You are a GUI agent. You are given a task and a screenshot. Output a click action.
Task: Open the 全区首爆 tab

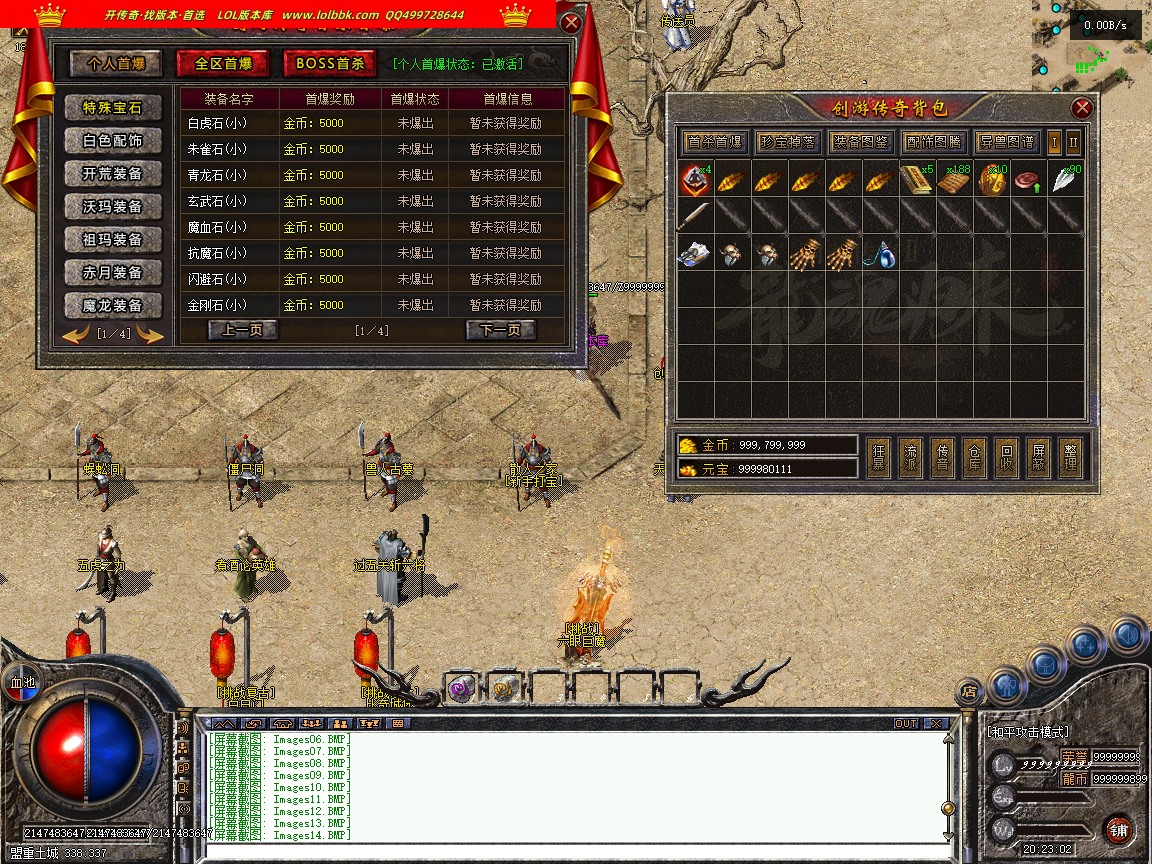223,64
